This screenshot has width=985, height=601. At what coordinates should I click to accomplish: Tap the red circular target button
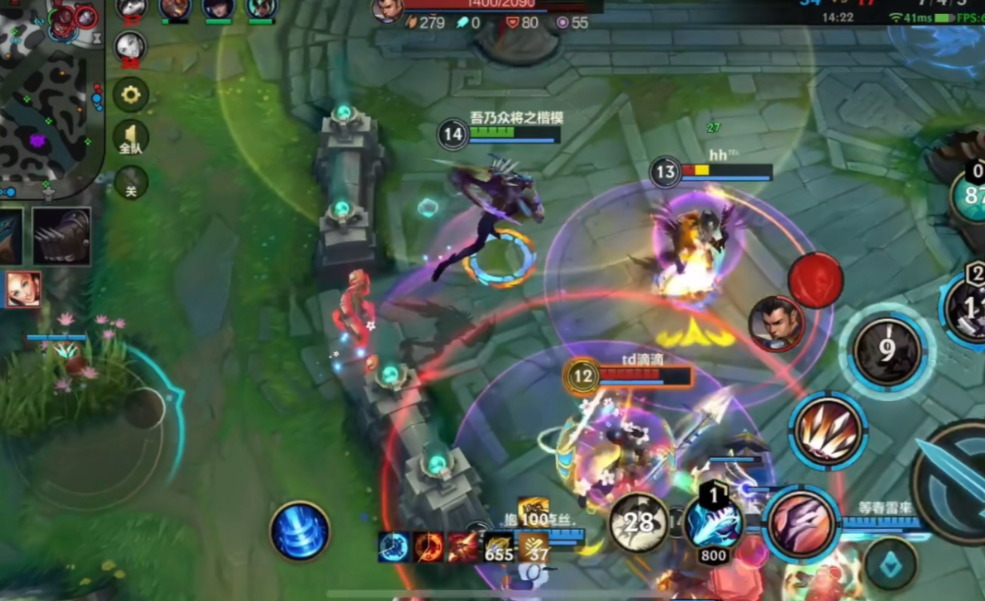pyautogui.click(x=816, y=280)
